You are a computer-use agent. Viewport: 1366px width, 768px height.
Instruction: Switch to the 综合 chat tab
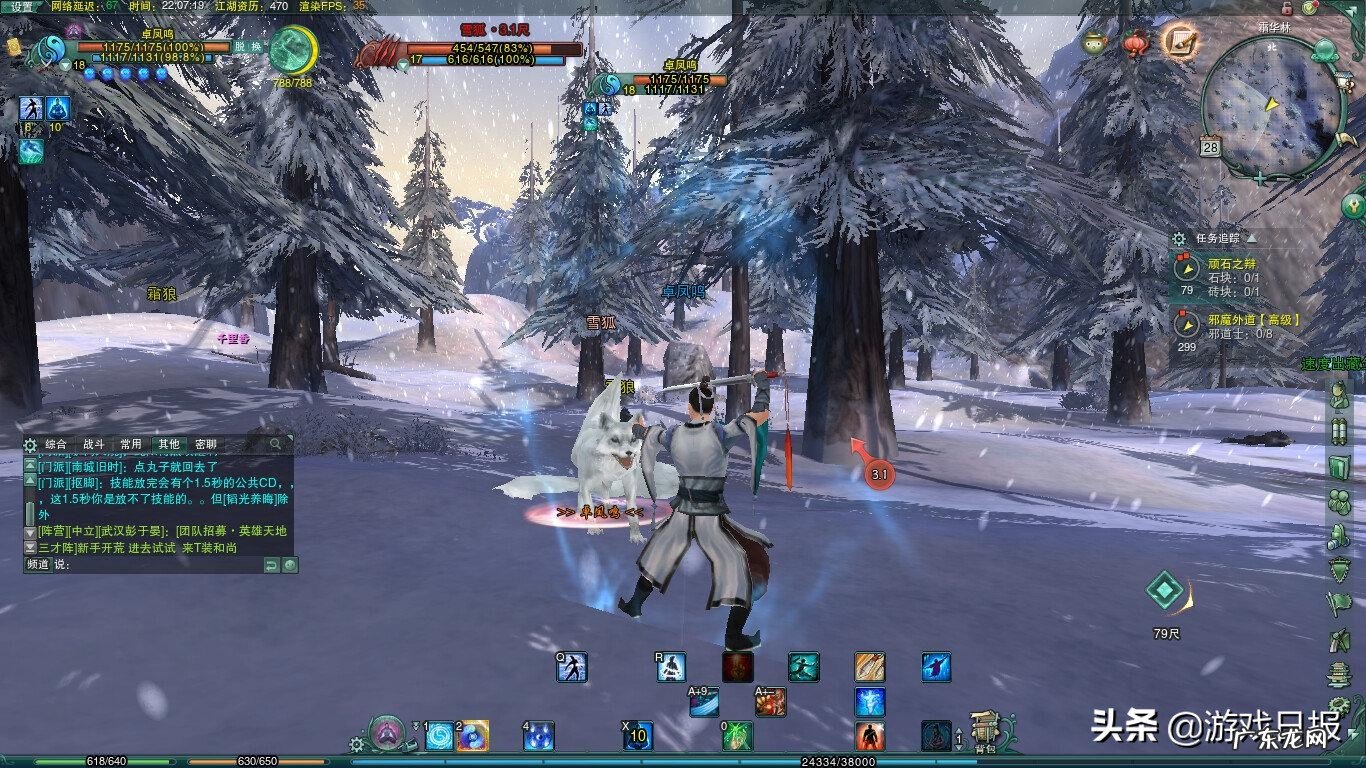click(56, 444)
